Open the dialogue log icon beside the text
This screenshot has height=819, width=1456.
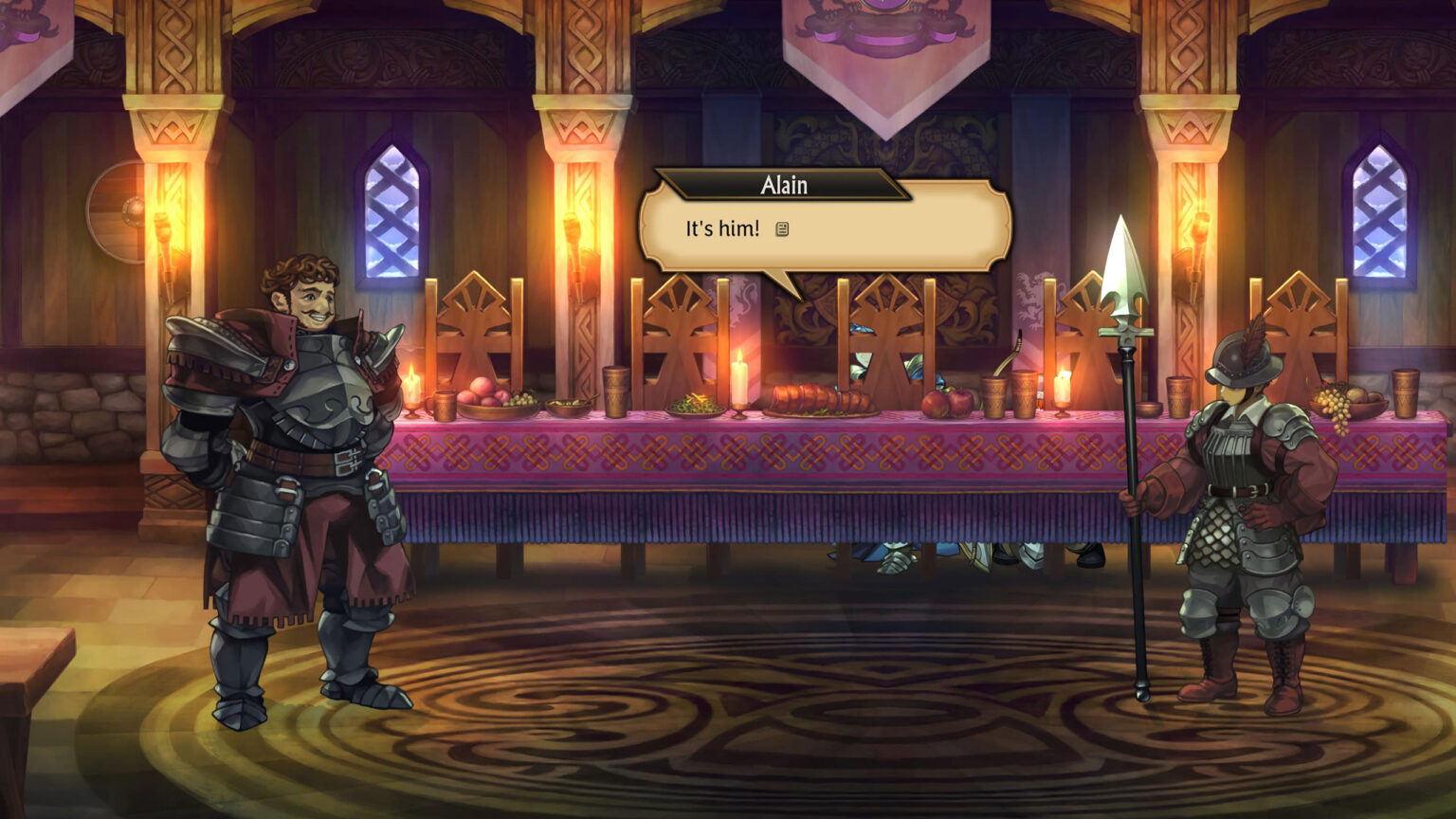click(x=782, y=229)
